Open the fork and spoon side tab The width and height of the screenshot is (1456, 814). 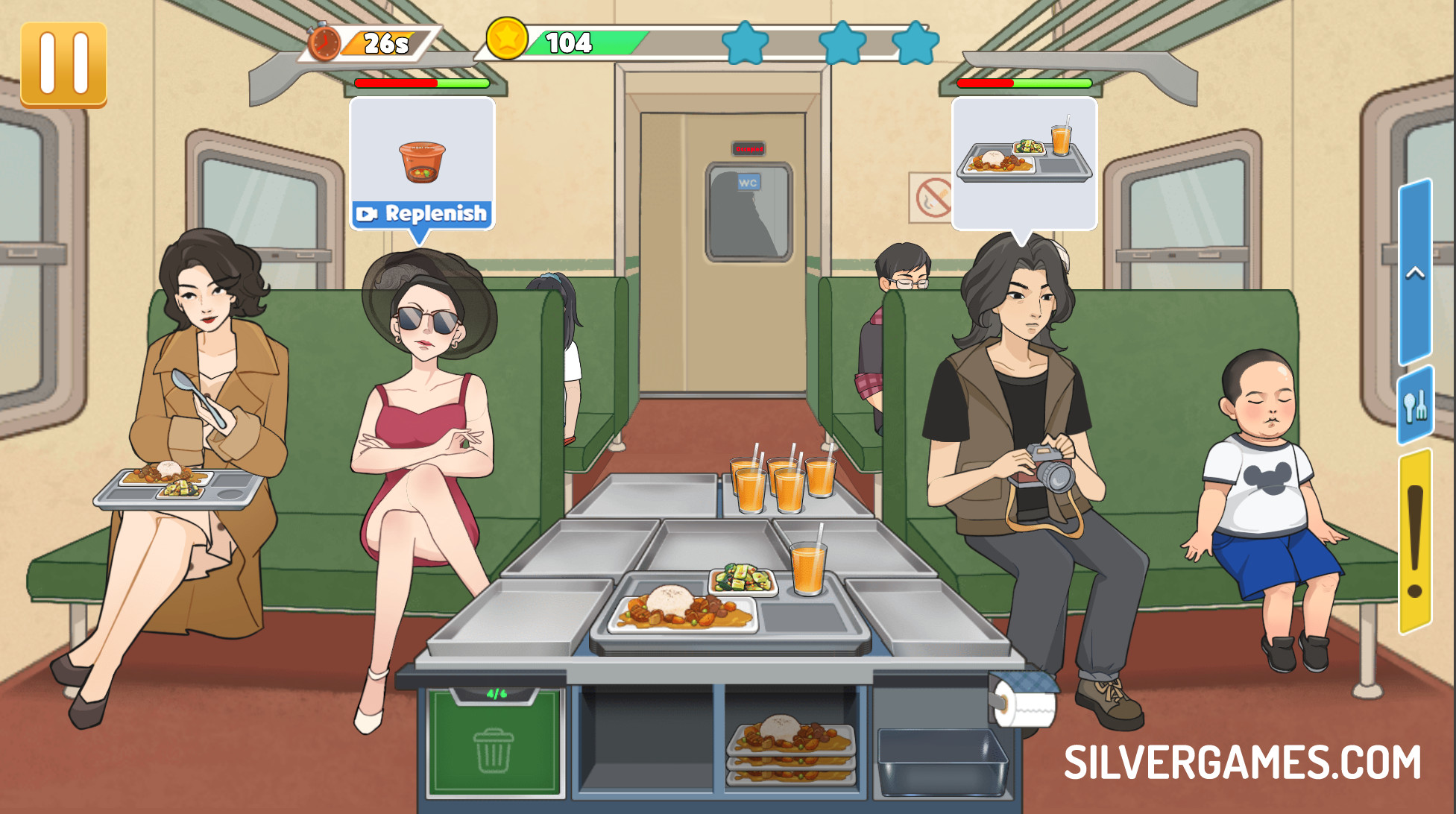1415,406
